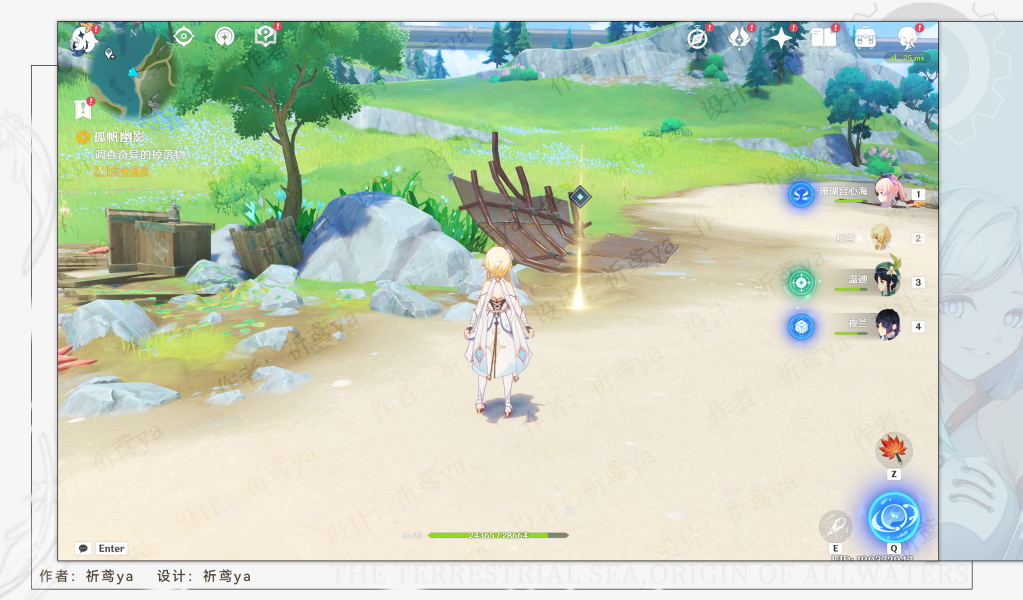Open the four-point star wish icon
This screenshot has height=600, width=1023.
(x=780, y=38)
